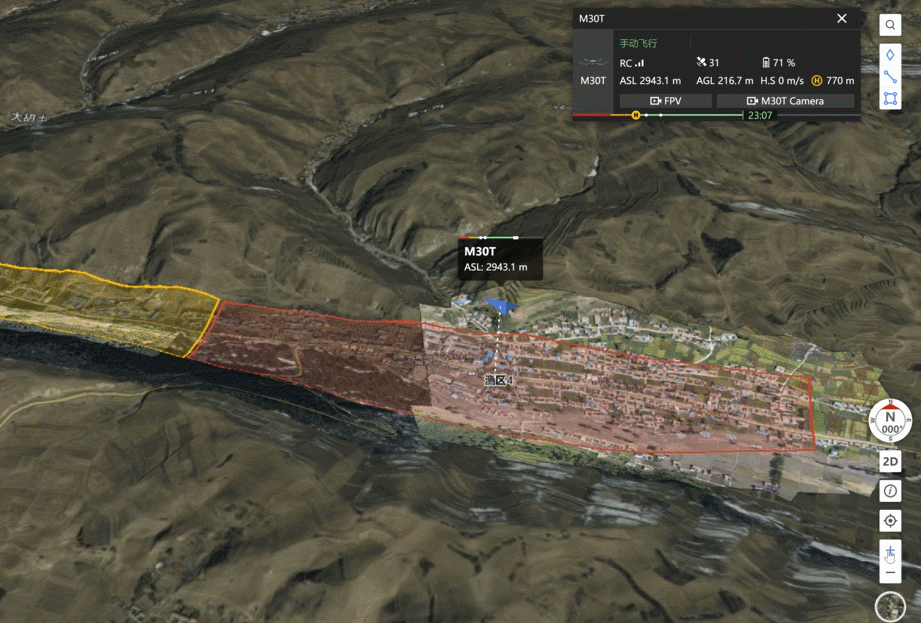Open the M30T Camera view
The width and height of the screenshot is (921, 623).
(785, 101)
